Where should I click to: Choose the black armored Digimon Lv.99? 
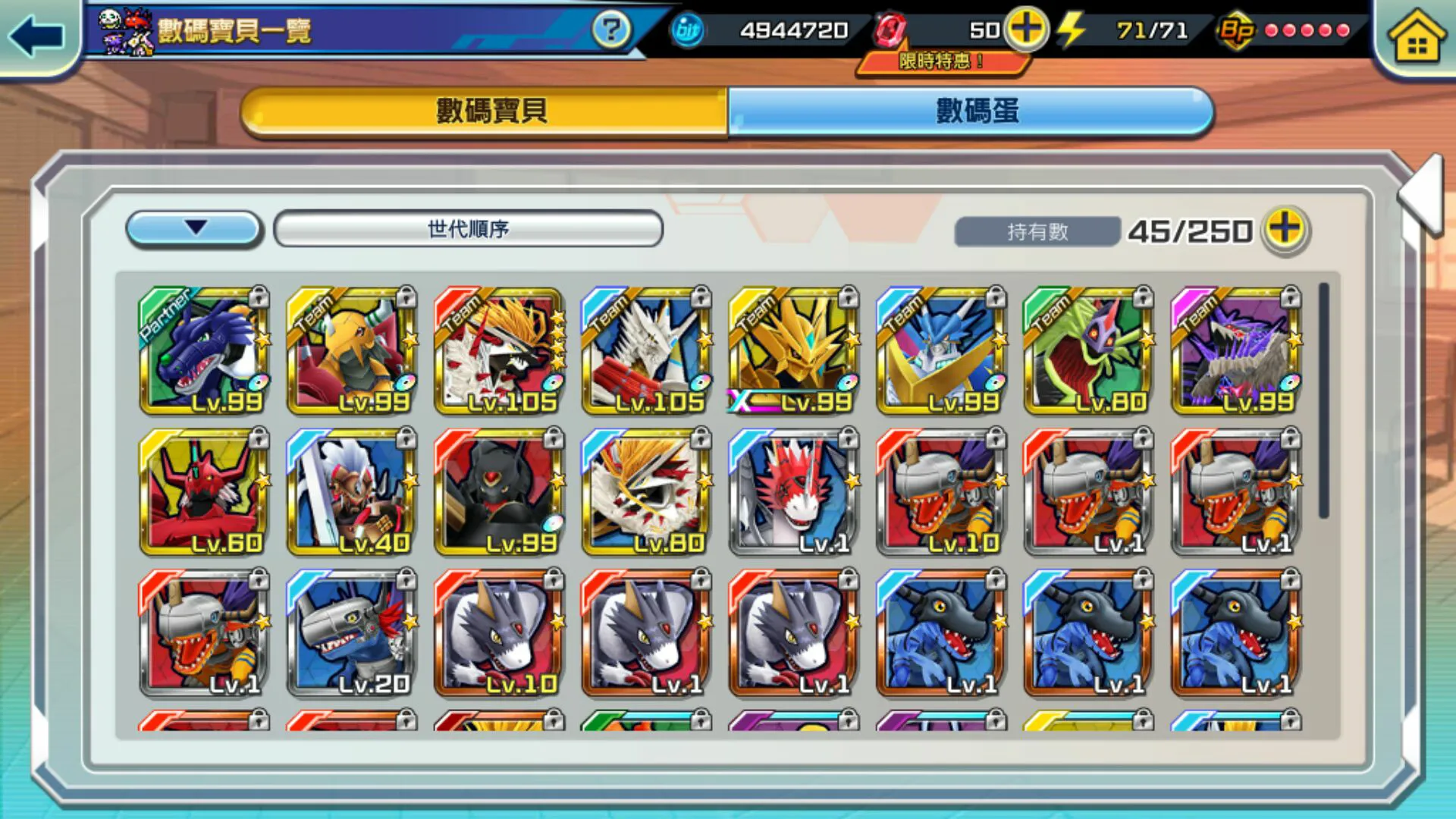pos(499,493)
